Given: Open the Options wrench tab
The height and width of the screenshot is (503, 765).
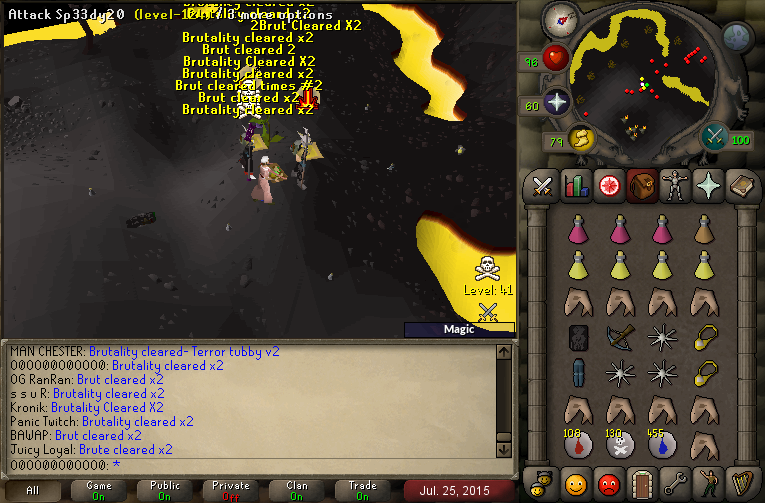Looking at the screenshot, I should (674, 485).
